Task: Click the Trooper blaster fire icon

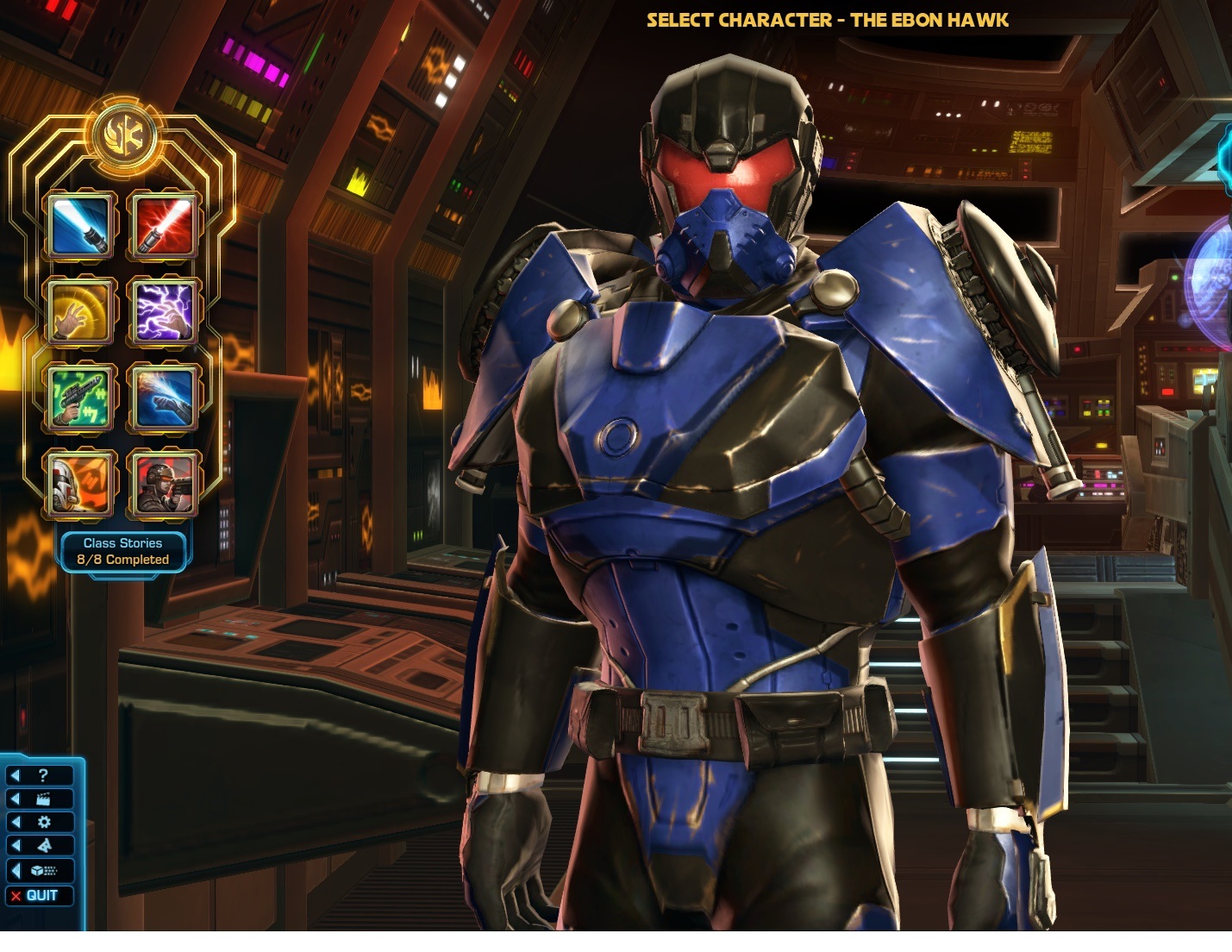Action: click(163, 398)
